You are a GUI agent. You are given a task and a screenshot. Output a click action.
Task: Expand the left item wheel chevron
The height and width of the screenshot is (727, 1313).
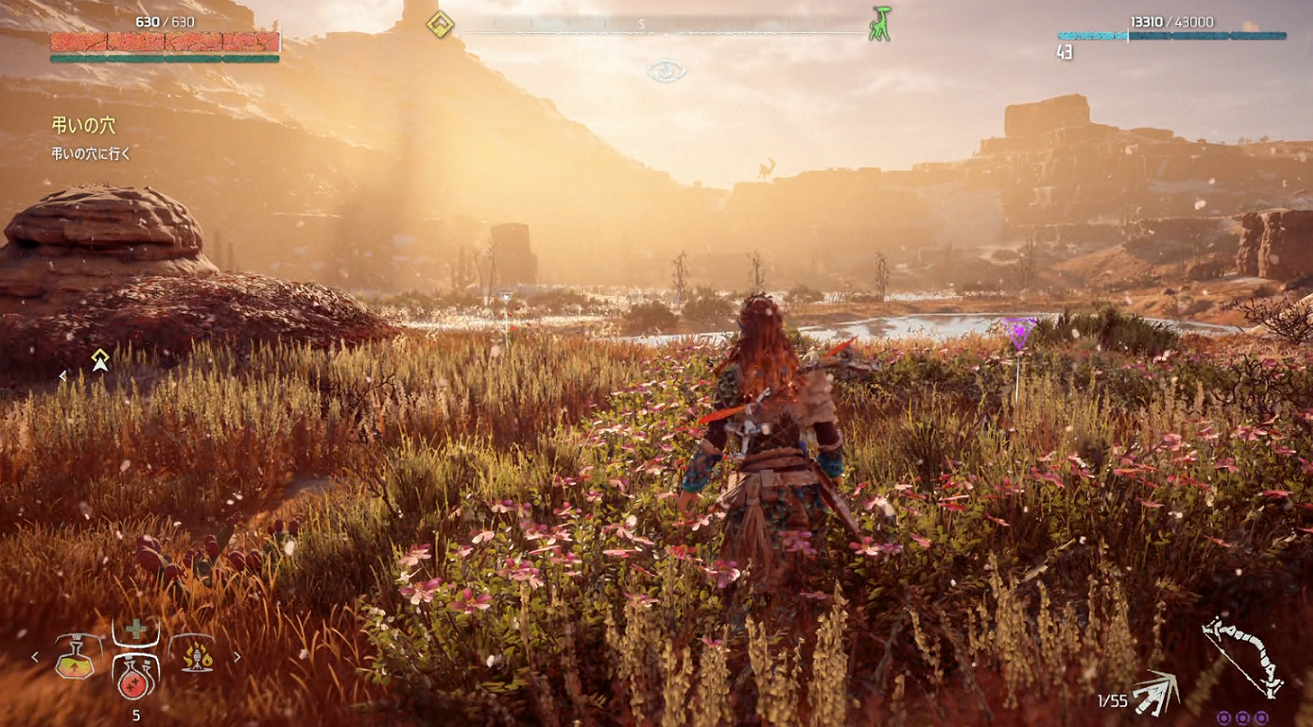[x=35, y=657]
